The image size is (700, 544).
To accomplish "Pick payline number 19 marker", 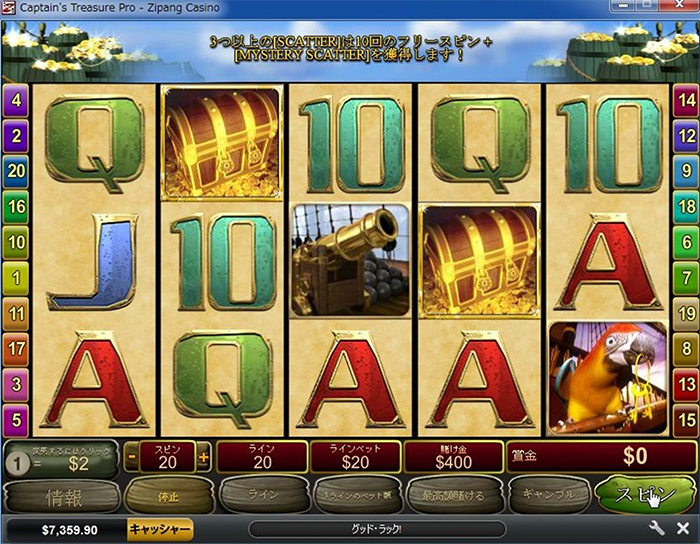I will point(685,314).
